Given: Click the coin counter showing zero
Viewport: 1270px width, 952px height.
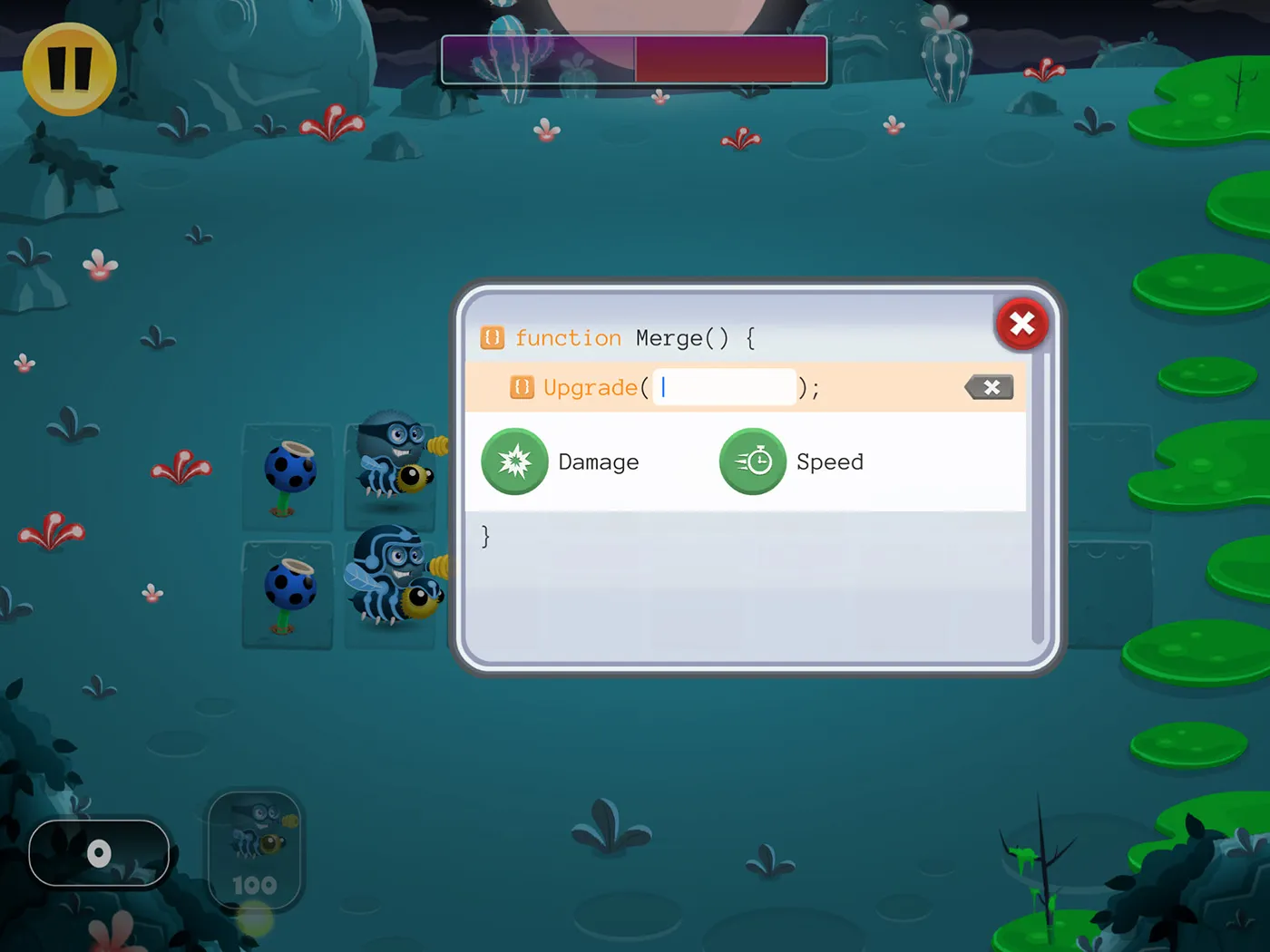Looking at the screenshot, I should 98,852.
